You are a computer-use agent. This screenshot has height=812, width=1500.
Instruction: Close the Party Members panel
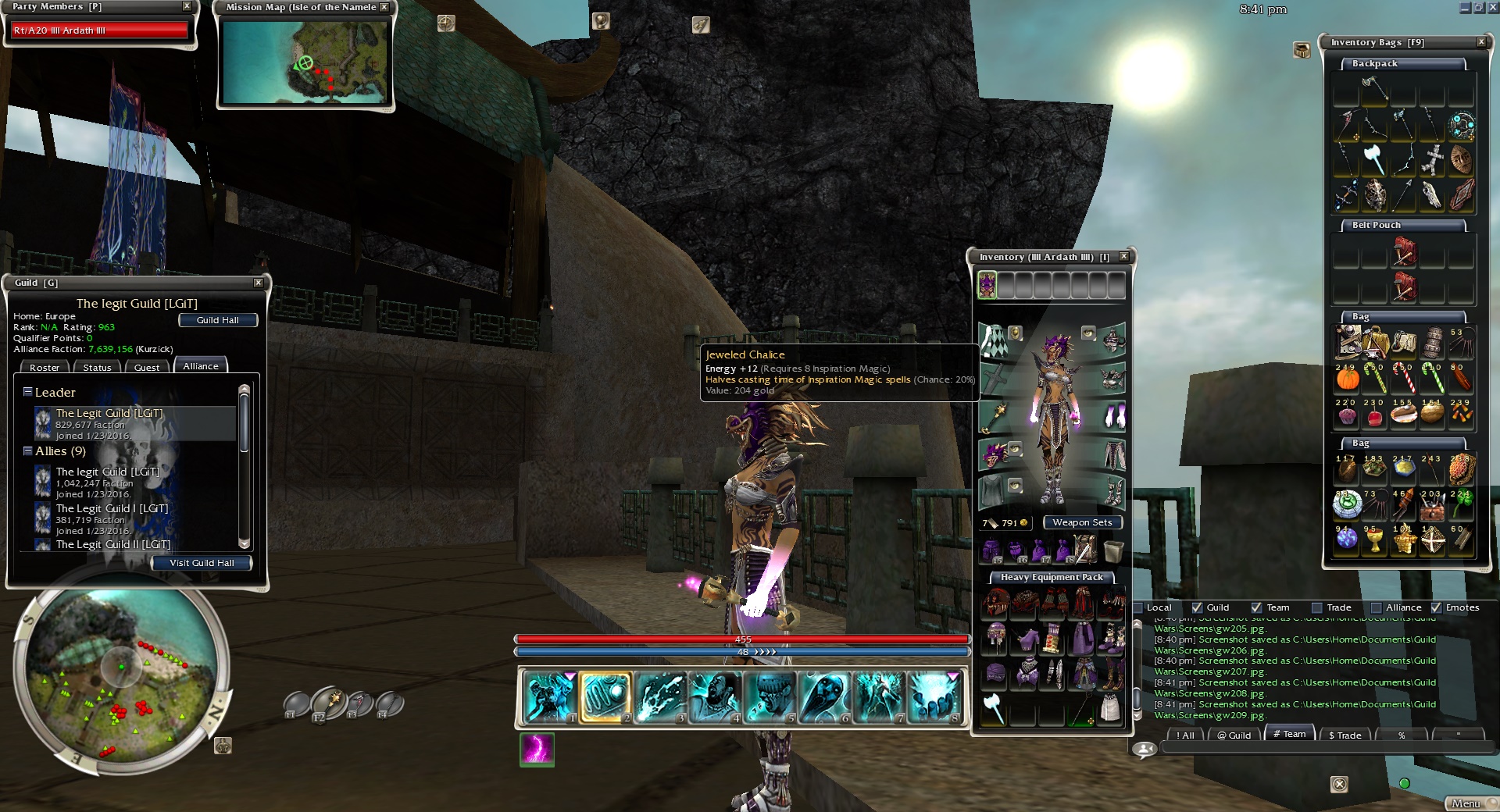(x=187, y=6)
